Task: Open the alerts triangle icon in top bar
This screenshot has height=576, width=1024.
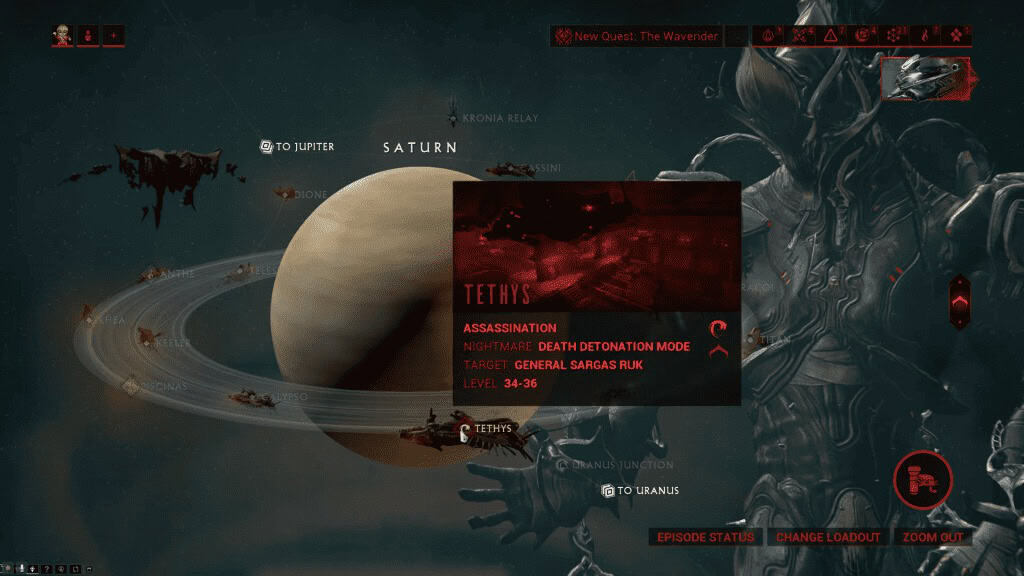Action: pyautogui.click(x=832, y=37)
